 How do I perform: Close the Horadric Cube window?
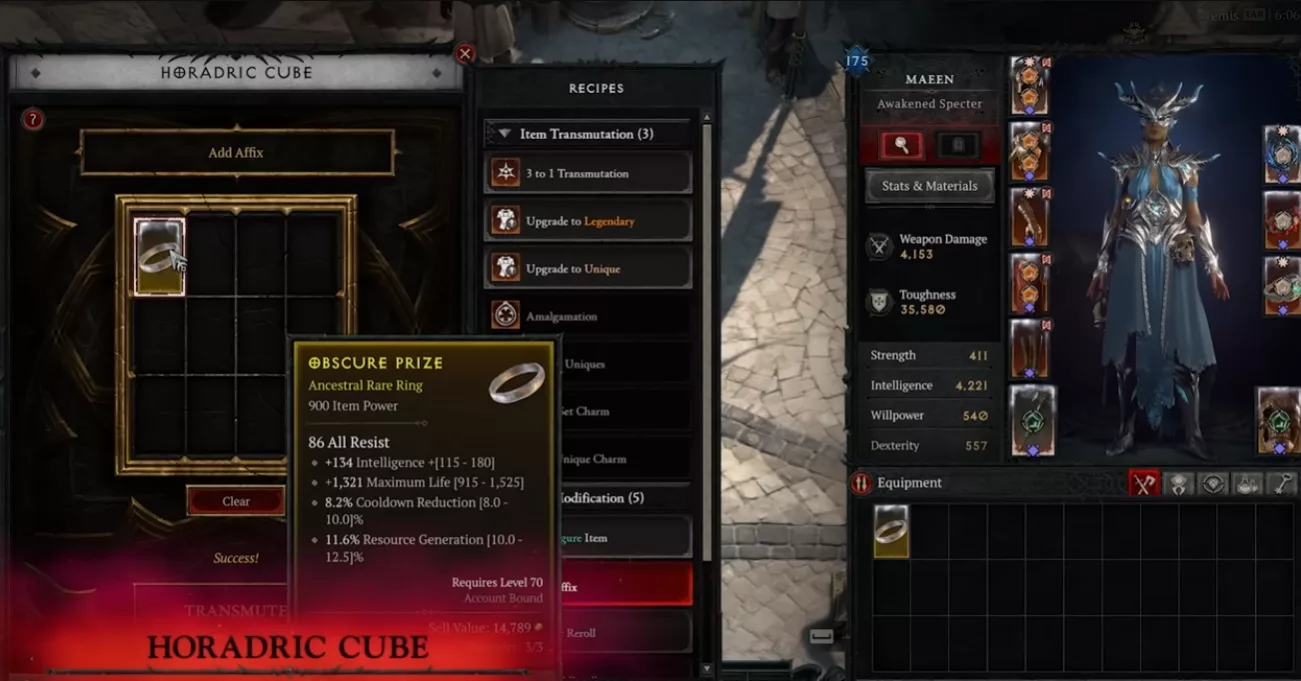pos(464,54)
